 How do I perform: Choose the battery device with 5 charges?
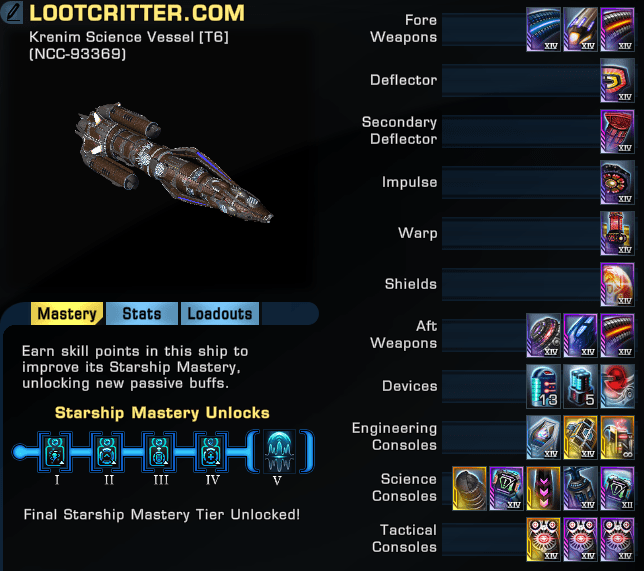(580, 386)
